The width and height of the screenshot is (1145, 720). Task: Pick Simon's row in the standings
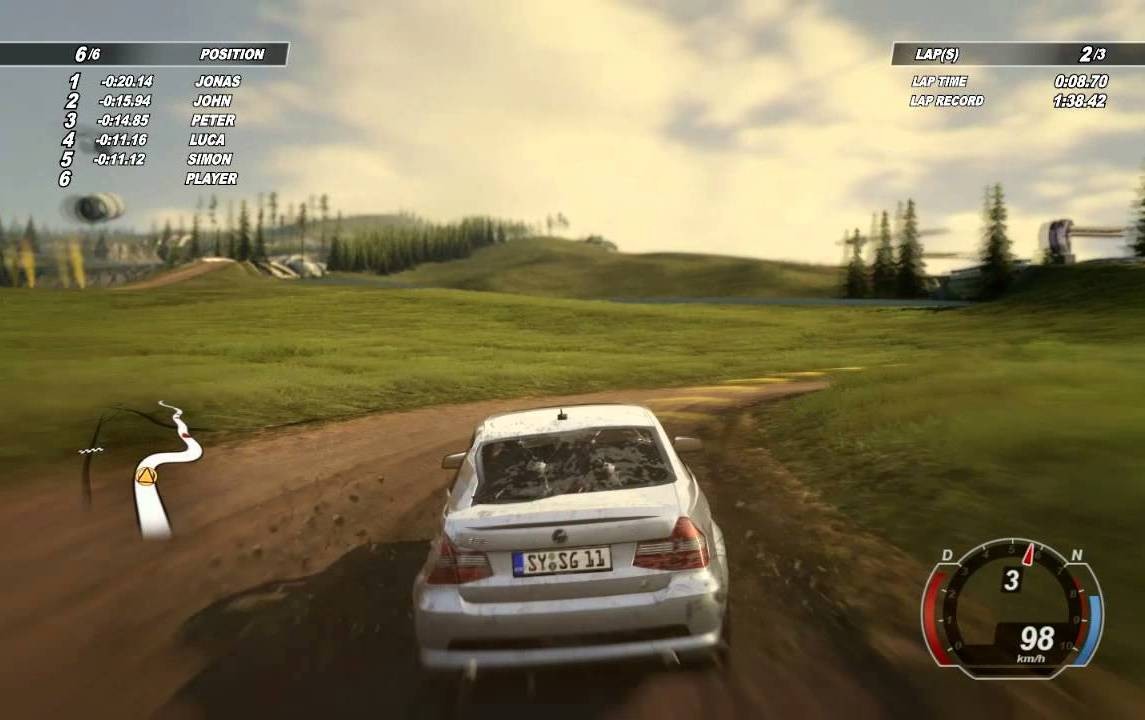point(209,159)
